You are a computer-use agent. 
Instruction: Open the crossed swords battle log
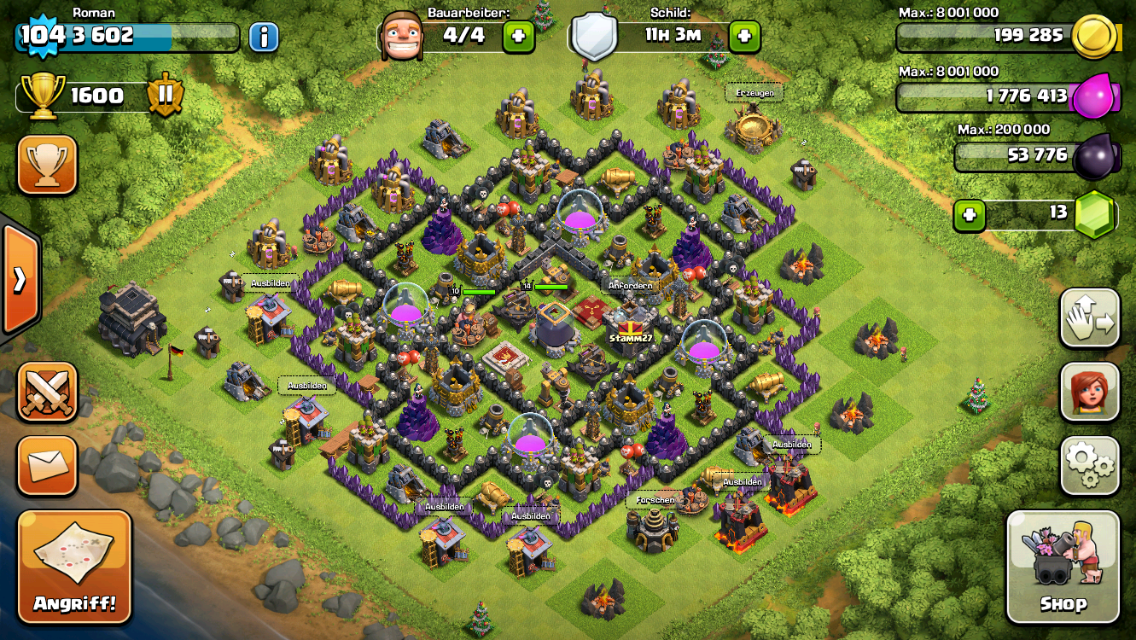[47, 390]
